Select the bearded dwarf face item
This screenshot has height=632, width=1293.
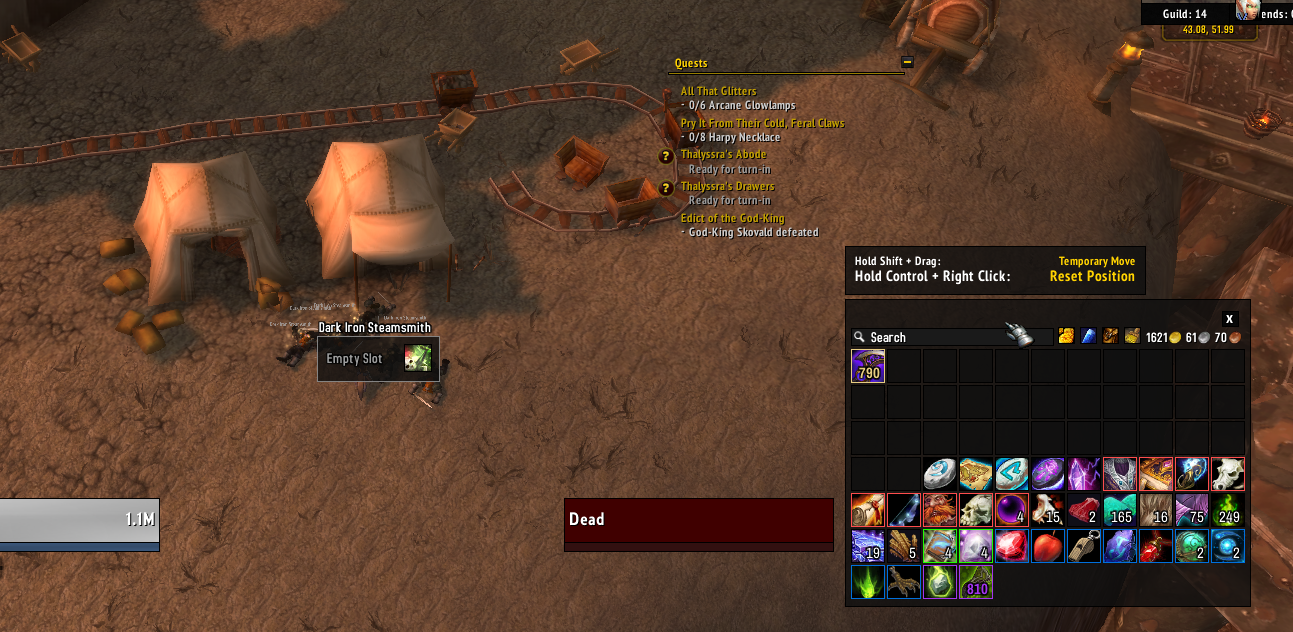(x=939, y=510)
